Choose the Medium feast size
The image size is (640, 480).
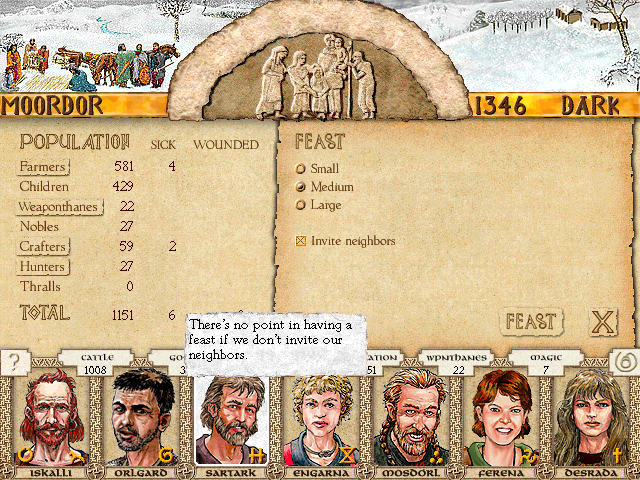301,187
